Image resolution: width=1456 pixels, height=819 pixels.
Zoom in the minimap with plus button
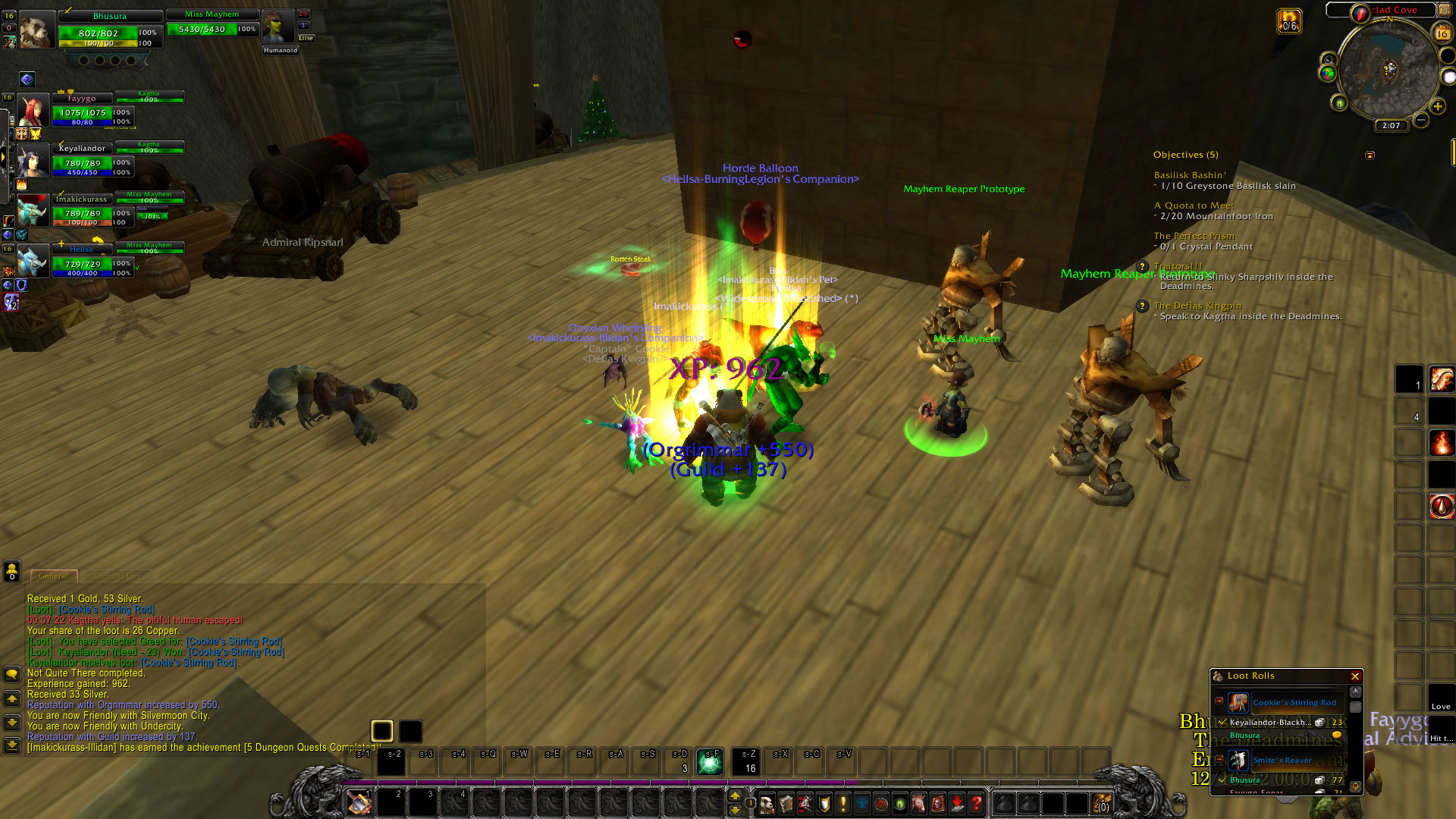(x=1438, y=106)
